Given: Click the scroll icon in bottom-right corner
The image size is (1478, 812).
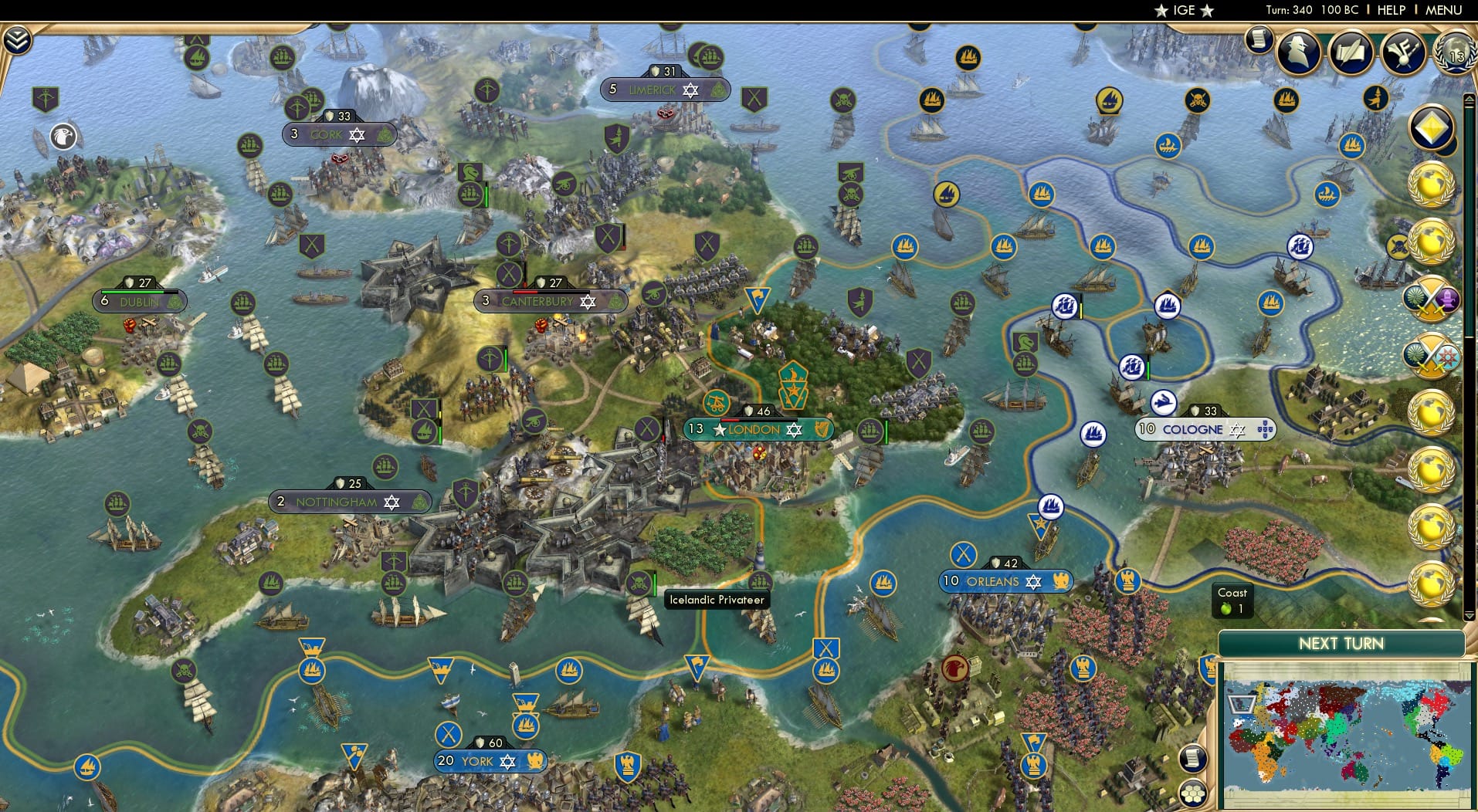Looking at the screenshot, I should click(x=1193, y=759).
